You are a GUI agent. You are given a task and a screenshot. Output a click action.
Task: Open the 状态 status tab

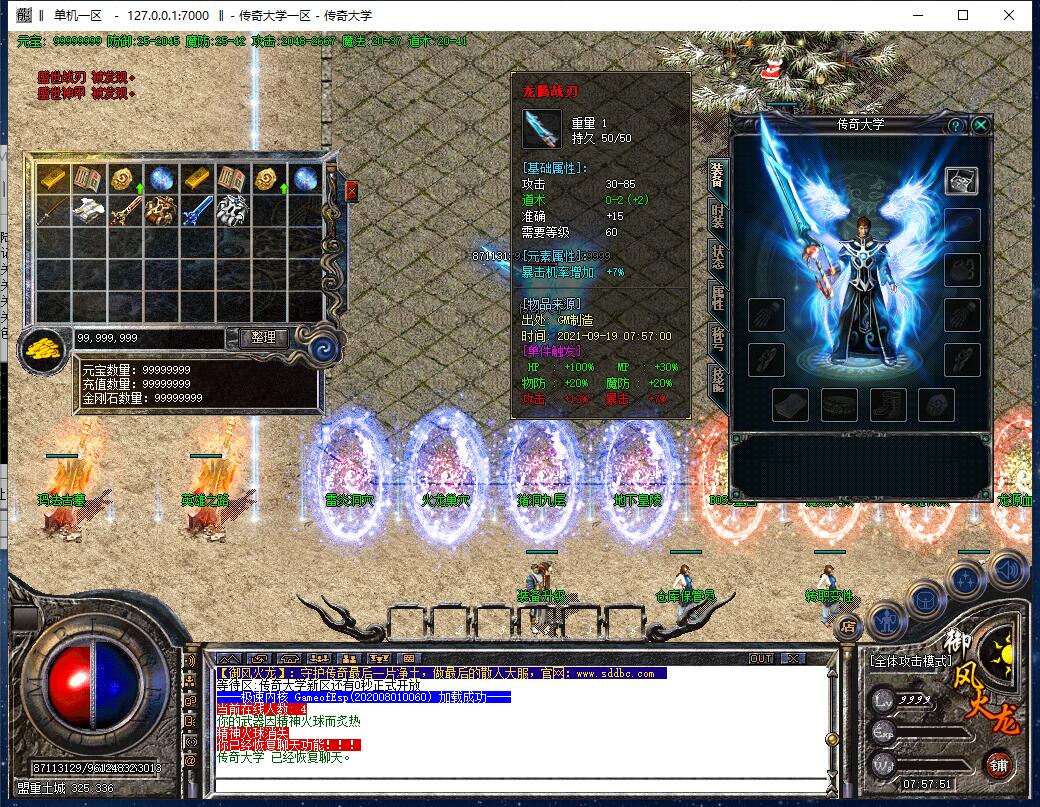coord(718,257)
